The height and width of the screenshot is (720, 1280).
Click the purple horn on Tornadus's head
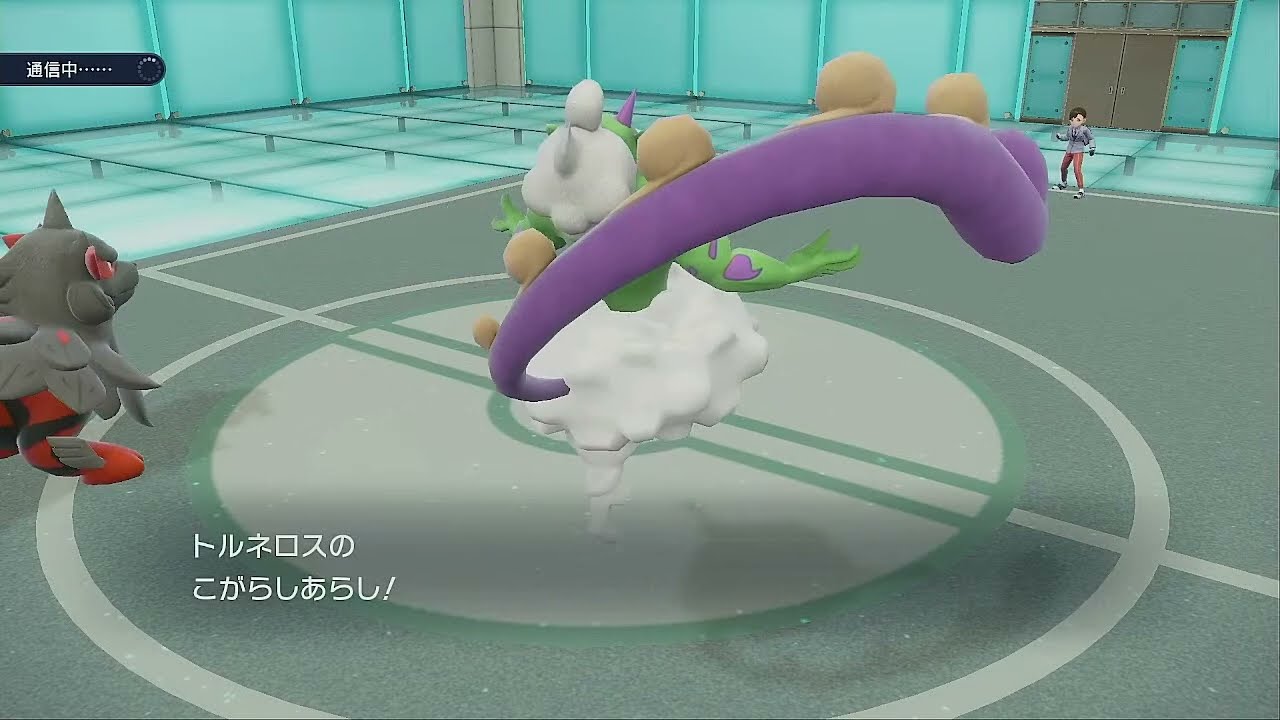(626, 107)
